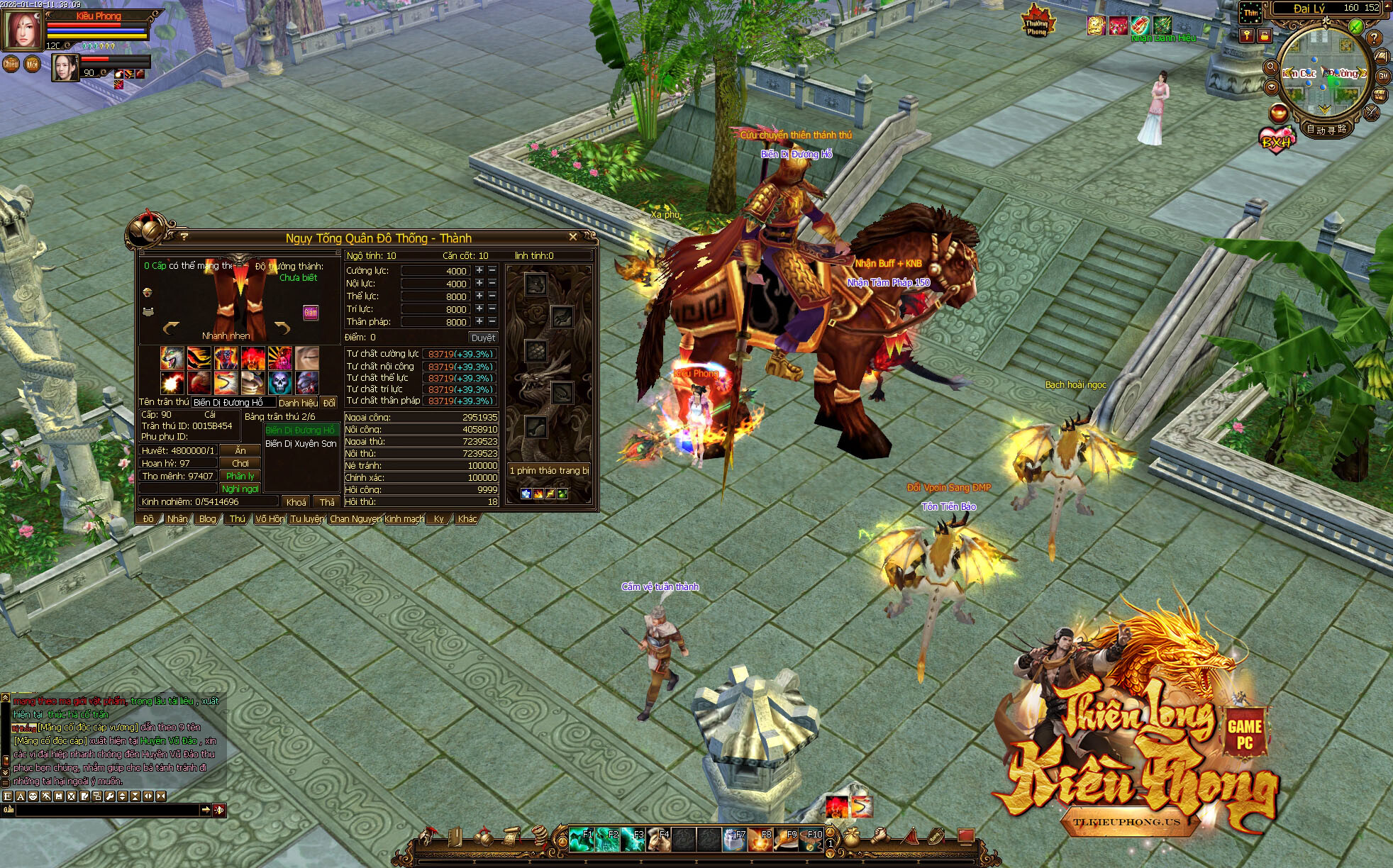Click the chat input field
Image resolution: width=1393 pixels, height=868 pixels.
pos(106,810)
